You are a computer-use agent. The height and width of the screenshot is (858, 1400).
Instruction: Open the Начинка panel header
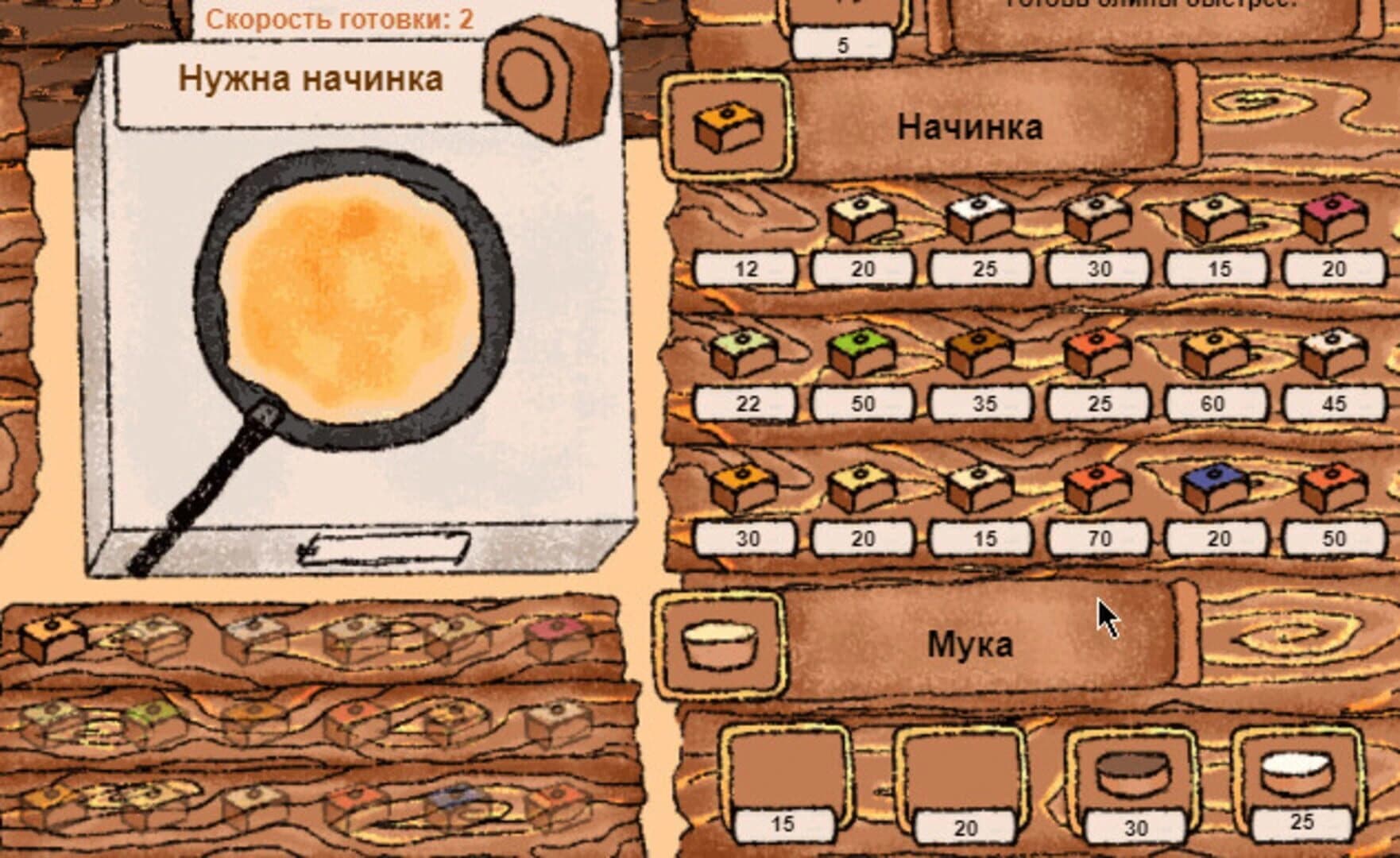pos(969,123)
